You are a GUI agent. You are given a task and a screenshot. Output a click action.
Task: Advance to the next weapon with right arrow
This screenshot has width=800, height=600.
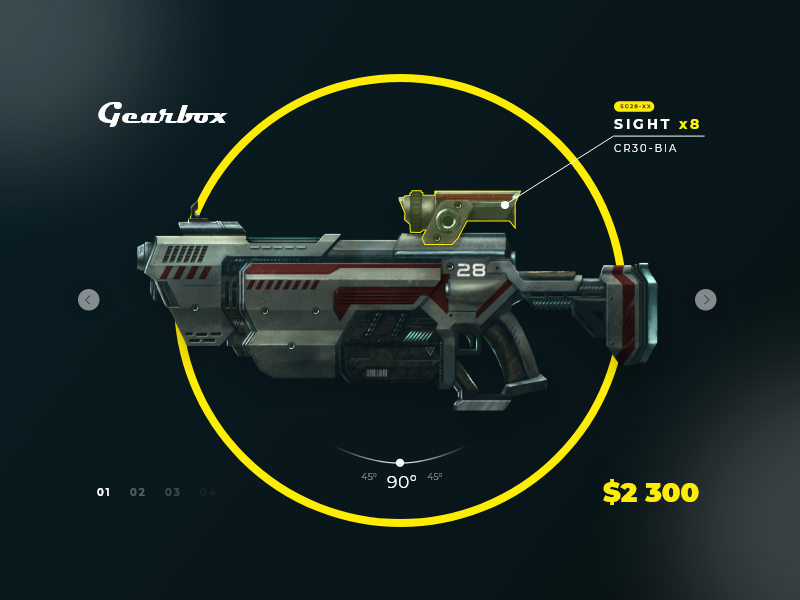706,299
